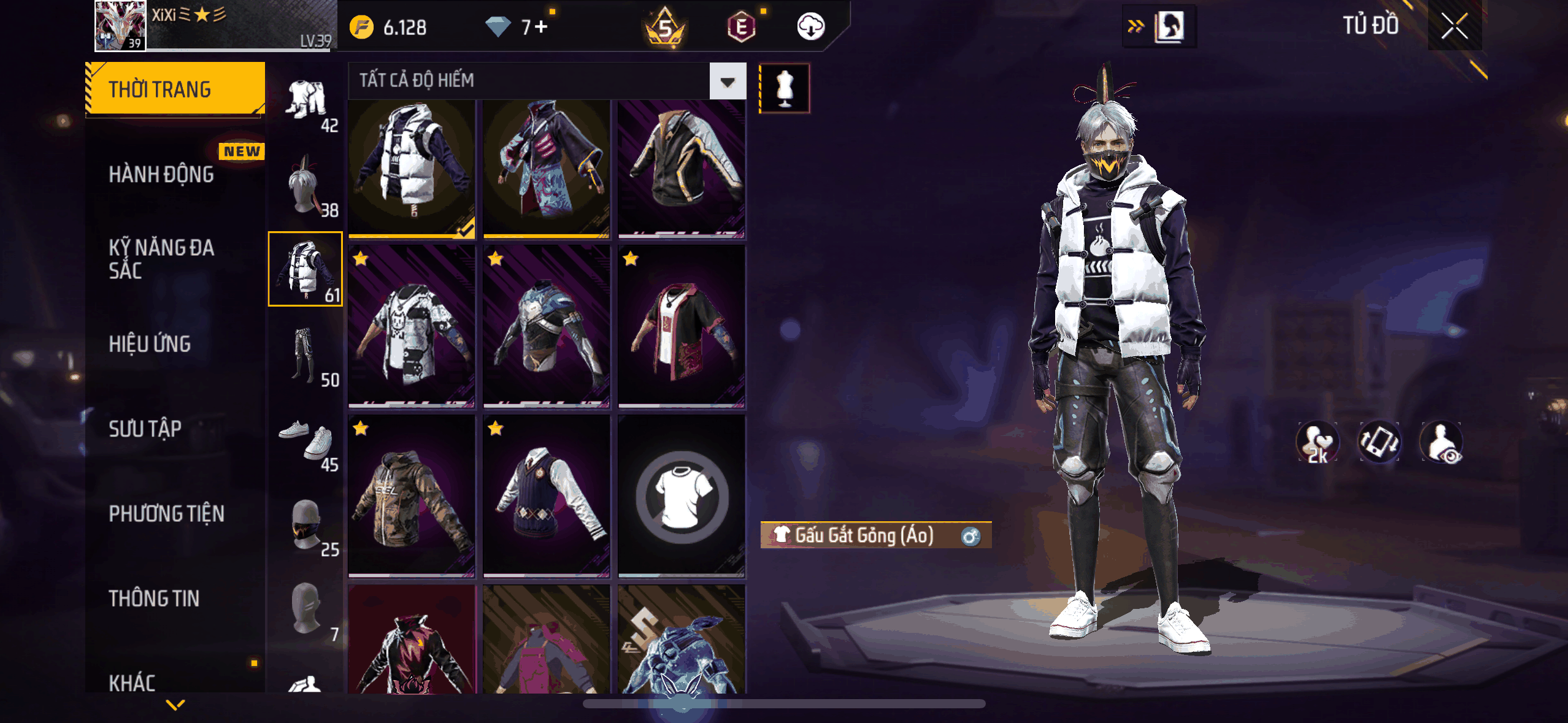Add diamonds using the plus button
1568x723 pixels.
coord(541,27)
